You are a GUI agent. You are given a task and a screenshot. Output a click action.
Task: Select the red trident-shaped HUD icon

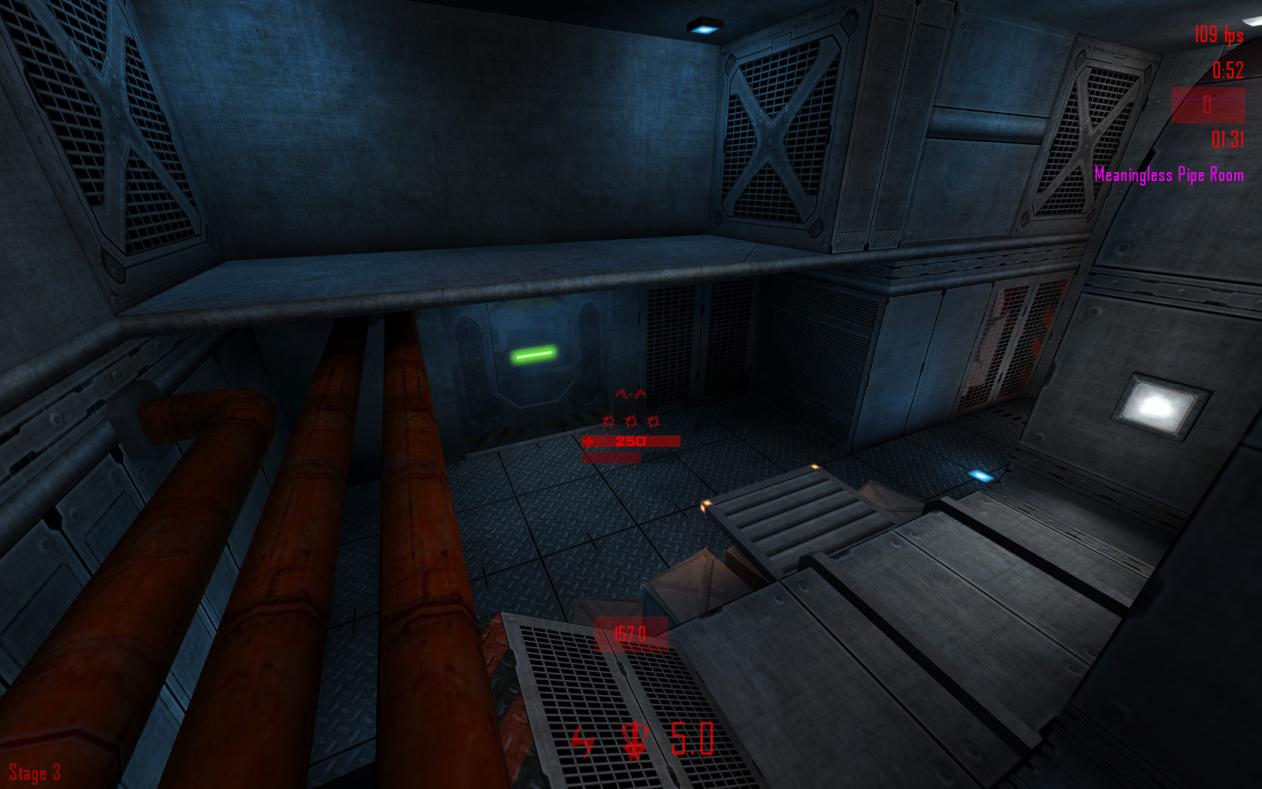click(x=634, y=741)
